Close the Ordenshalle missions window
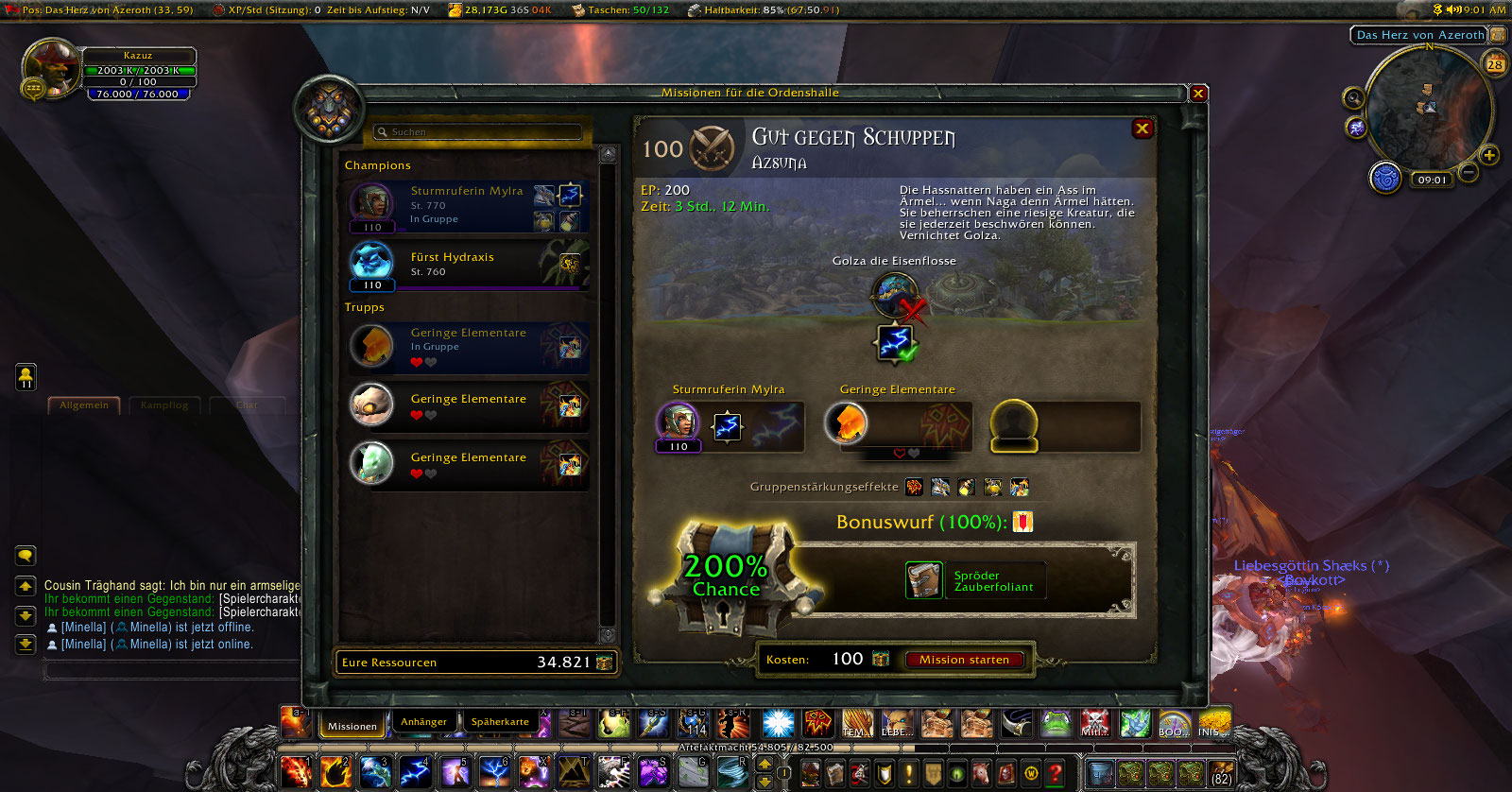1512x792 pixels. [1198, 94]
